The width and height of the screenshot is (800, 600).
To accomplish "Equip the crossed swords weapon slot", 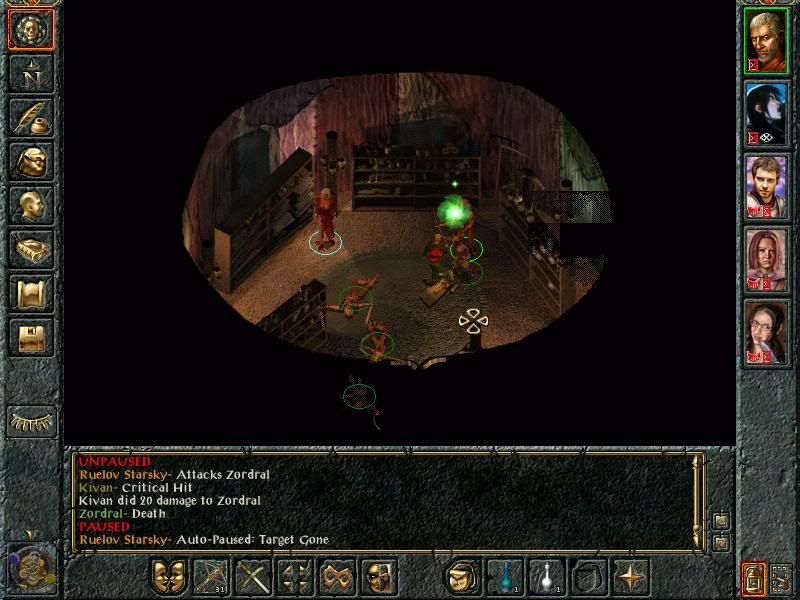I will tap(253, 577).
